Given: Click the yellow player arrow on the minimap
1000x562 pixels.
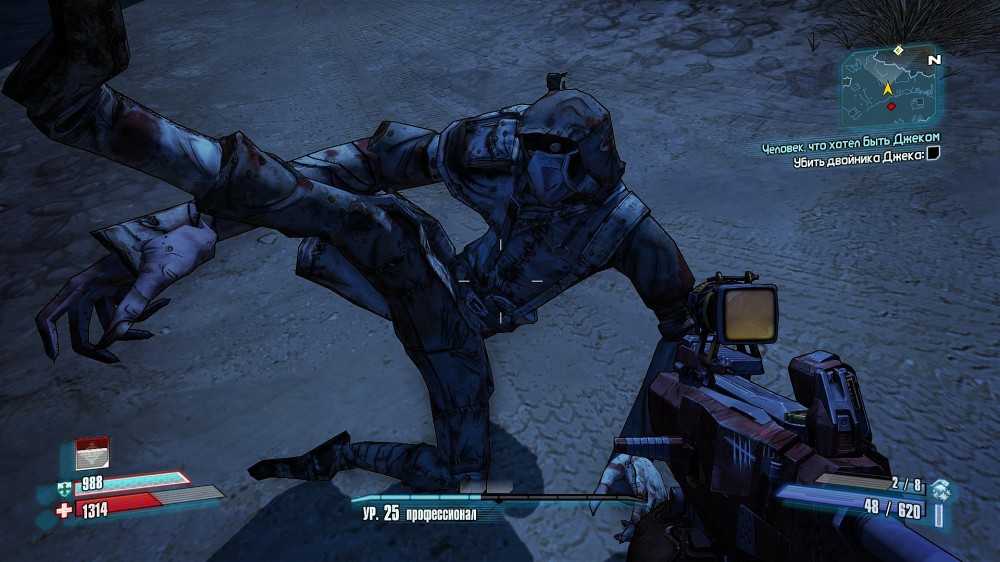Looking at the screenshot, I should click(886, 89).
